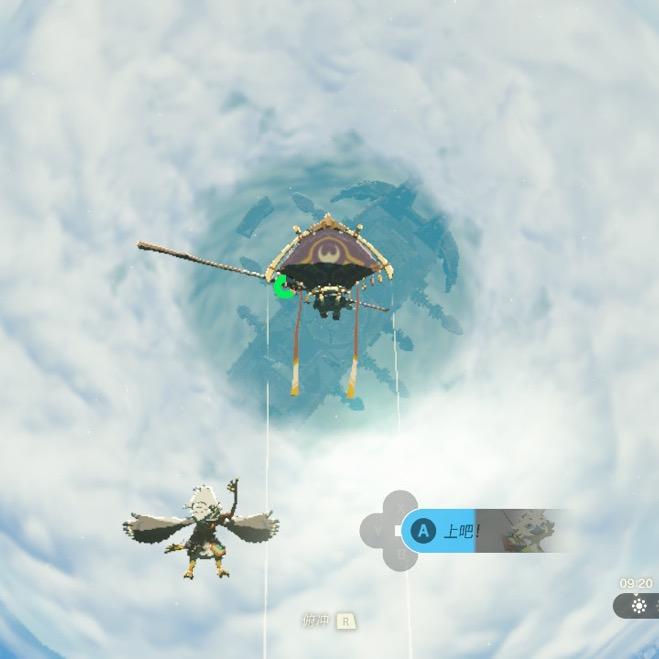Activate Tulin's 上吧! gust ability bar

pos(462,531)
